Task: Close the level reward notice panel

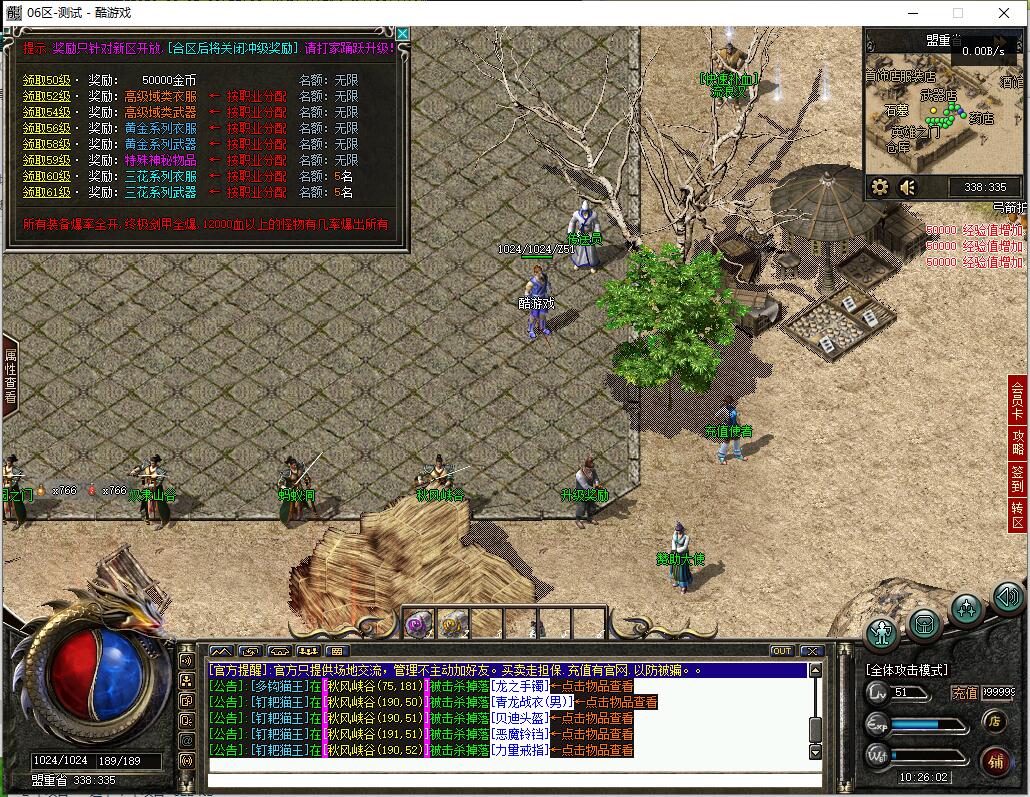Action: click(402, 34)
